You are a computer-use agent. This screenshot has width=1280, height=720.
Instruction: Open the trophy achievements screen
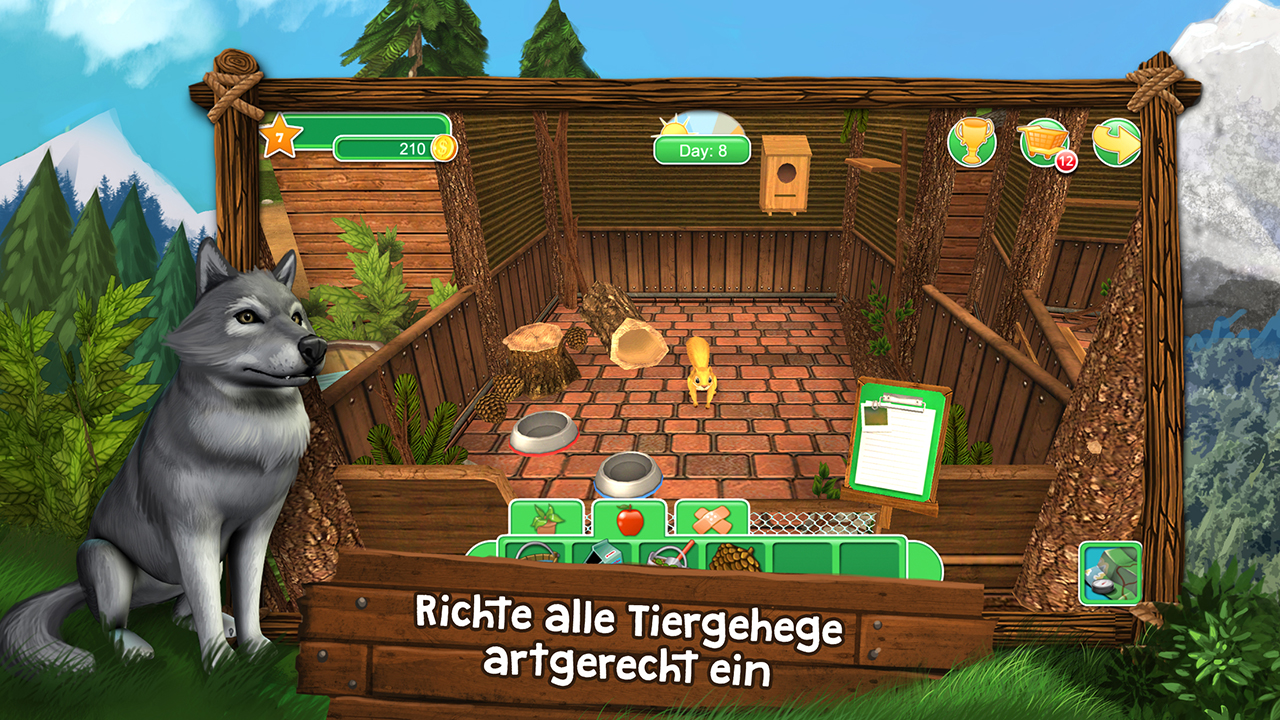click(x=971, y=144)
